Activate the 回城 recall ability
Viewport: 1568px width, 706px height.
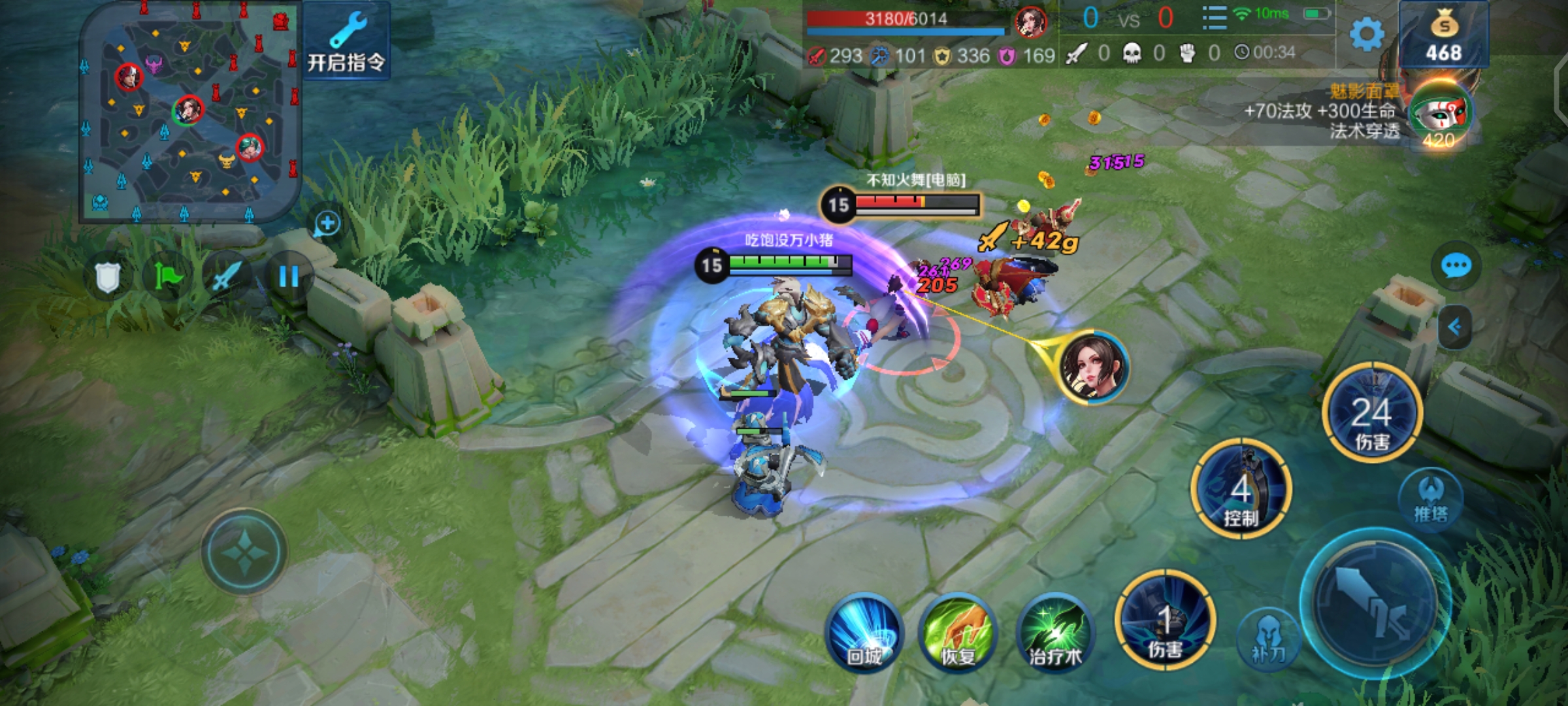coord(864,632)
